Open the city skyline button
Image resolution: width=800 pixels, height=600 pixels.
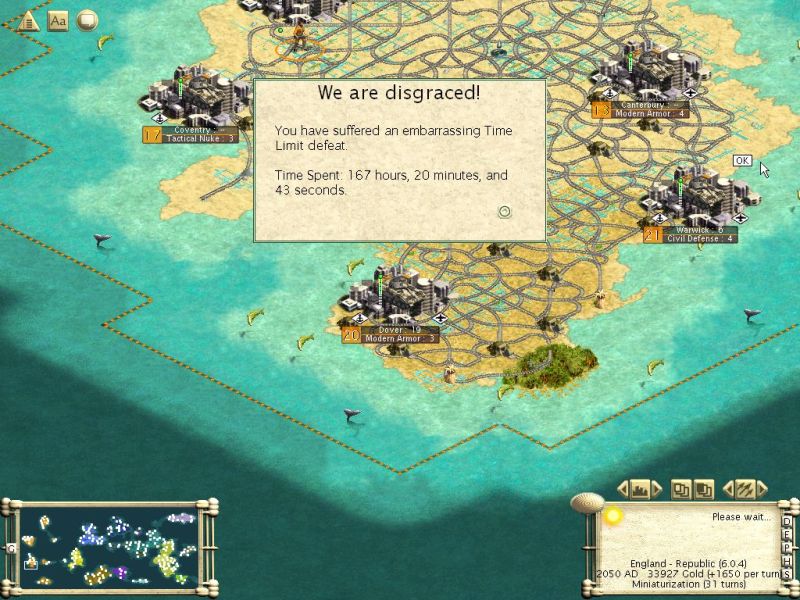click(641, 489)
